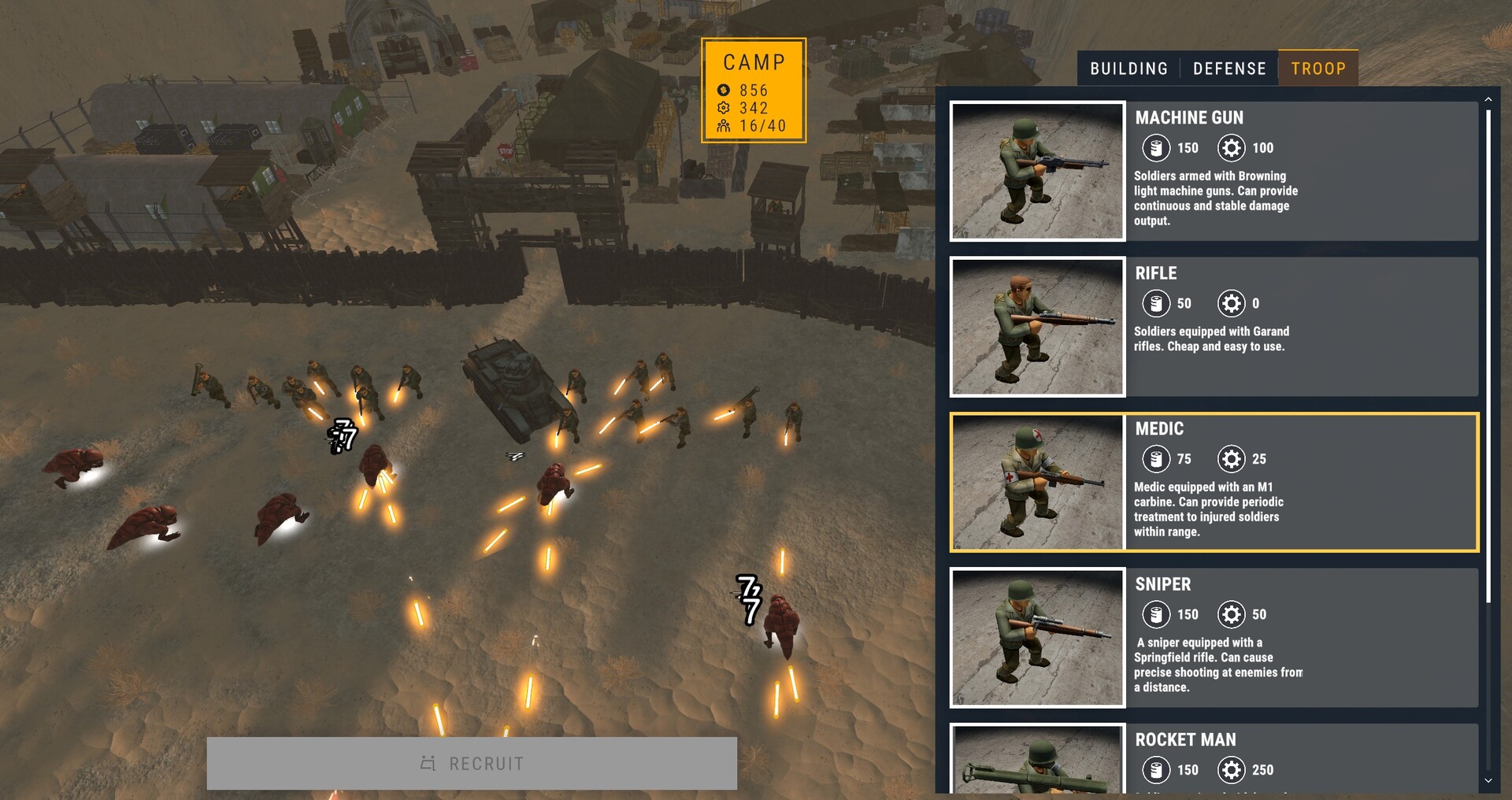Click the gear resource icon in CAMP panel

point(722,109)
